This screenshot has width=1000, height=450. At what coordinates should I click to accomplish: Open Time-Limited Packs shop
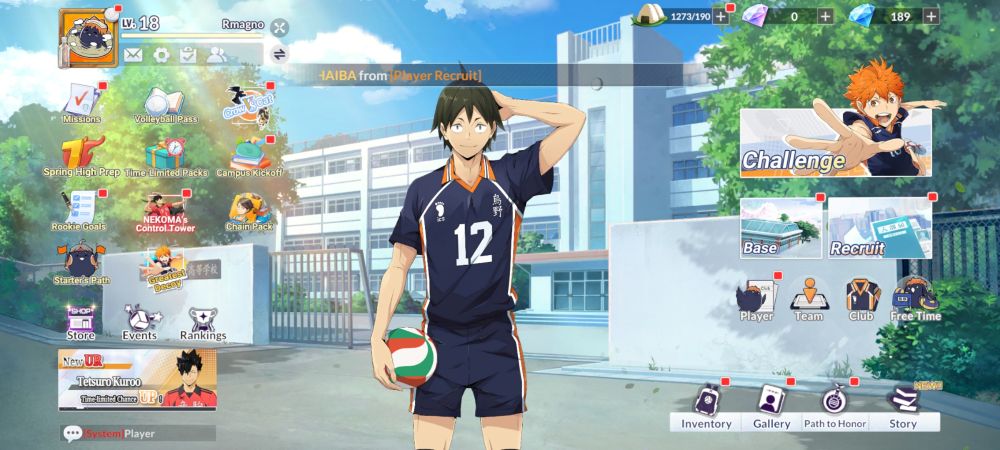(x=165, y=157)
